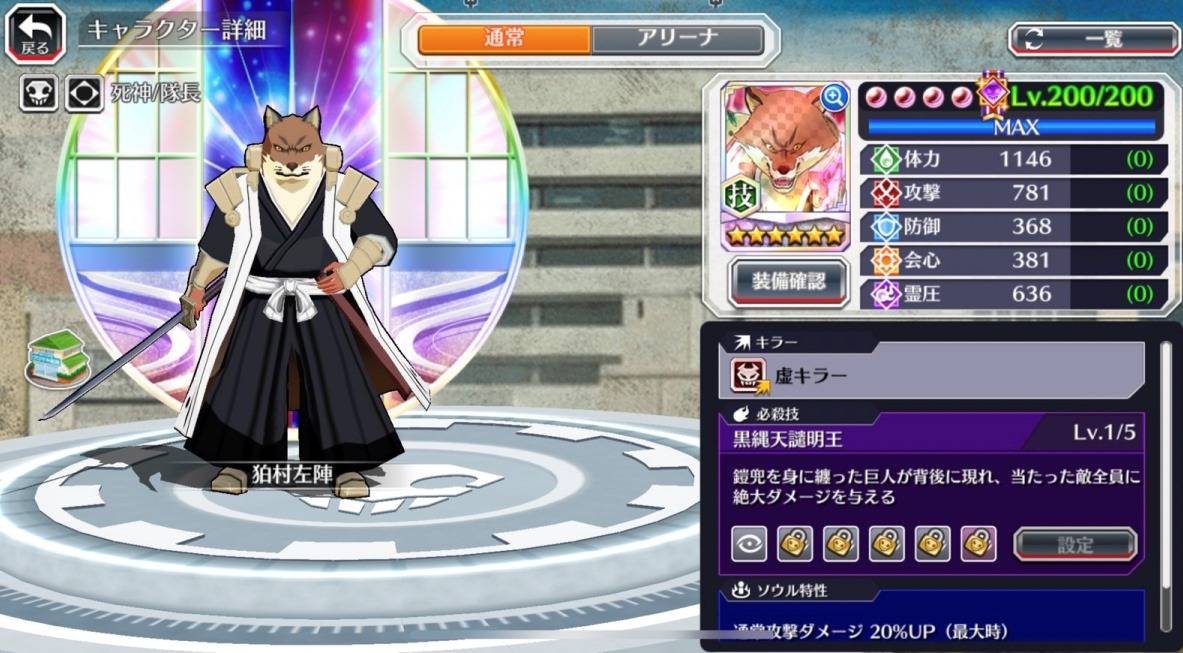The height and width of the screenshot is (653, 1183).
Task: Tap the skull affiliation icon
Action: click(x=38, y=94)
